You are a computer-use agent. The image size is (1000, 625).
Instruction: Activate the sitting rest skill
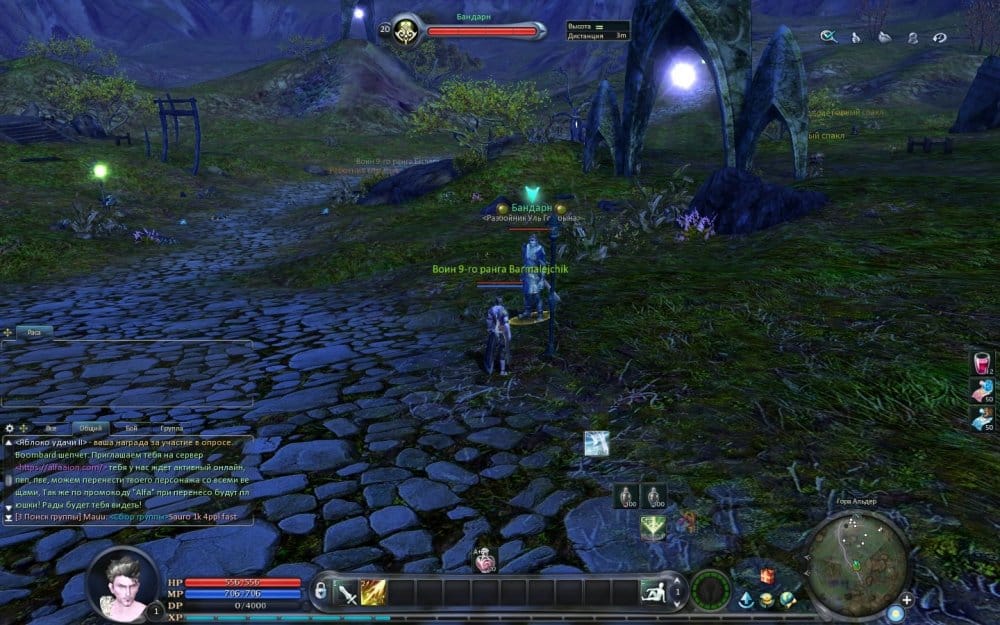point(652,592)
